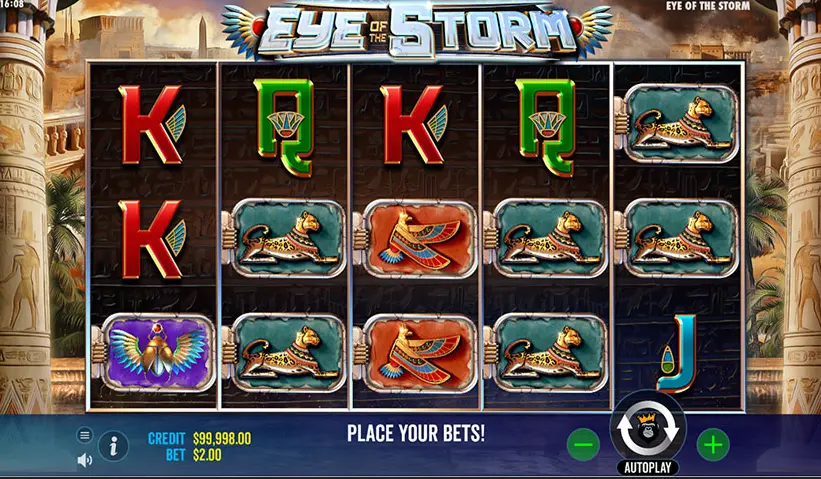
Task: Open the game info paytable
Action: coord(113,445)
